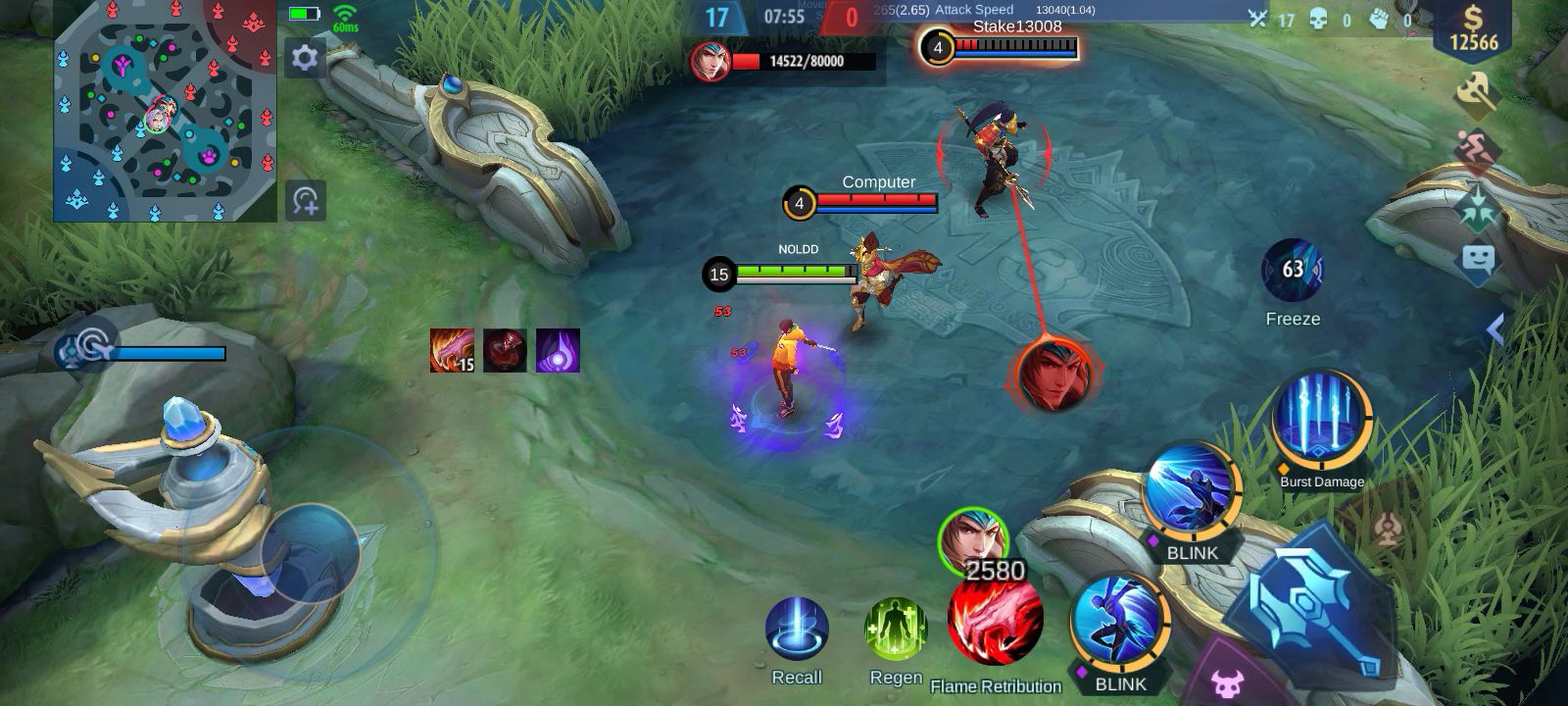Open the quick chat smiley bubble

click(x=1478, y=261)
